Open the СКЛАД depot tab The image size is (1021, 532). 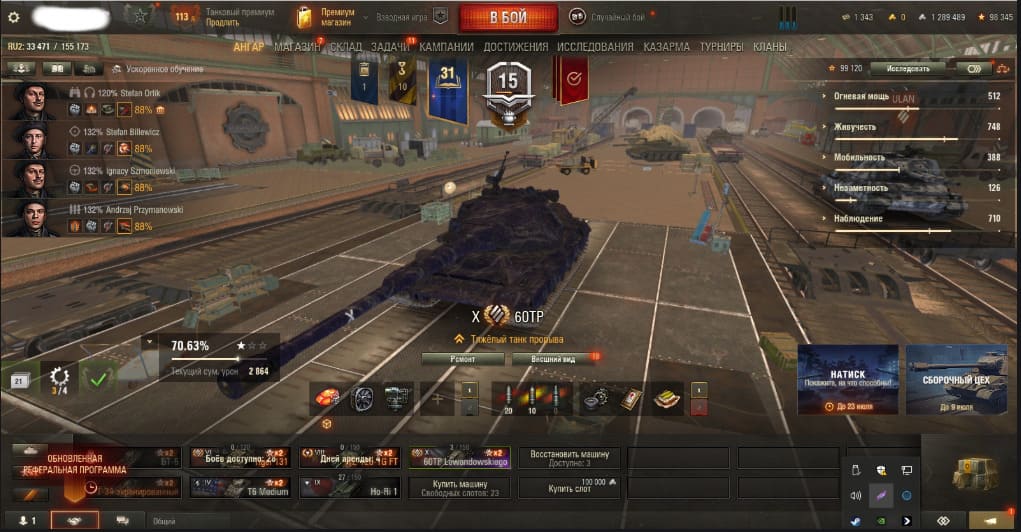[345, 47]
